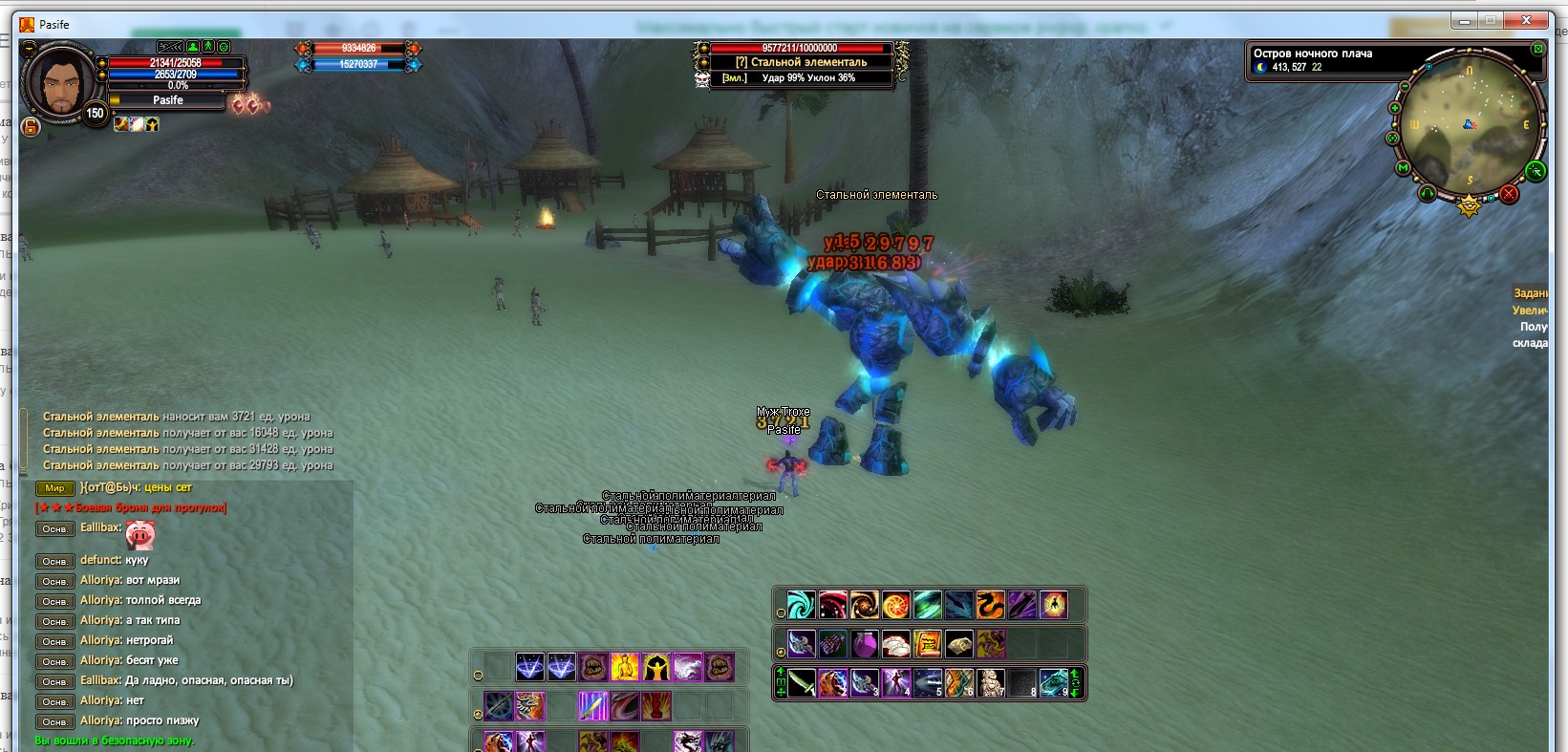Click the scroll item in the item bar
The image size is (1568, 752).
[927, 643]
